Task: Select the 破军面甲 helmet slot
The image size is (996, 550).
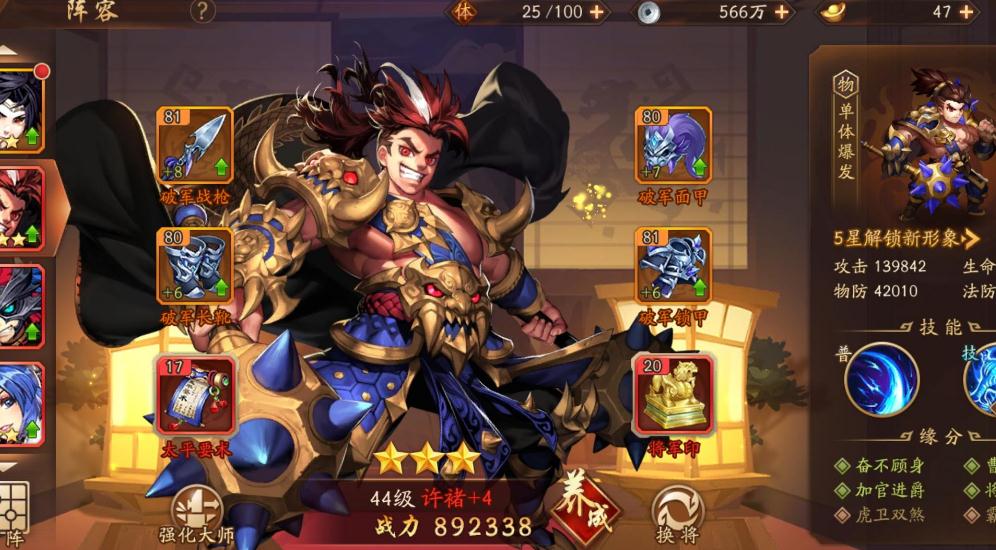Action: pyautogui.click(x=674, y=146)
